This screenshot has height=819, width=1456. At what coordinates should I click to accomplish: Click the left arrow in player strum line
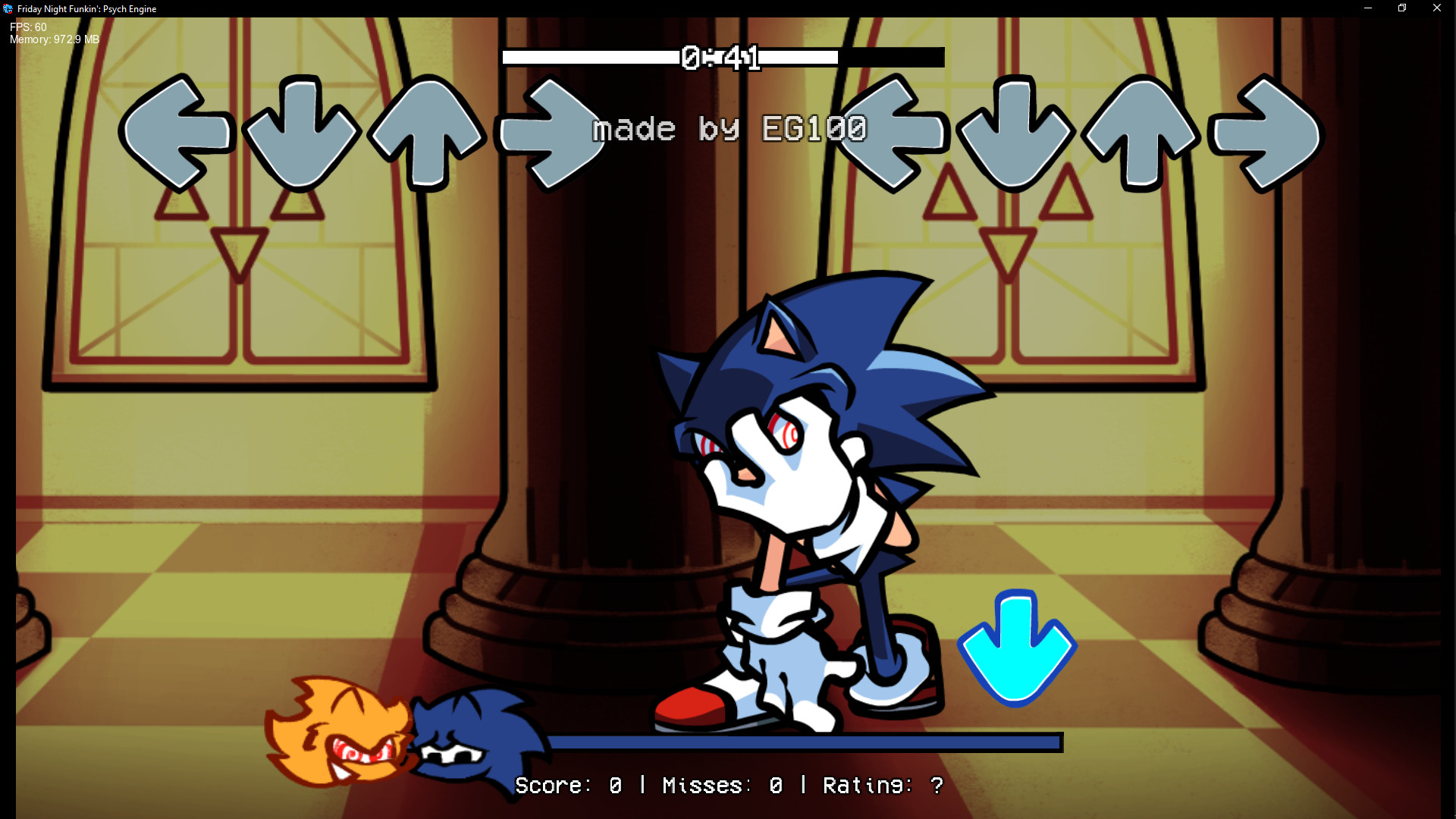891,130
